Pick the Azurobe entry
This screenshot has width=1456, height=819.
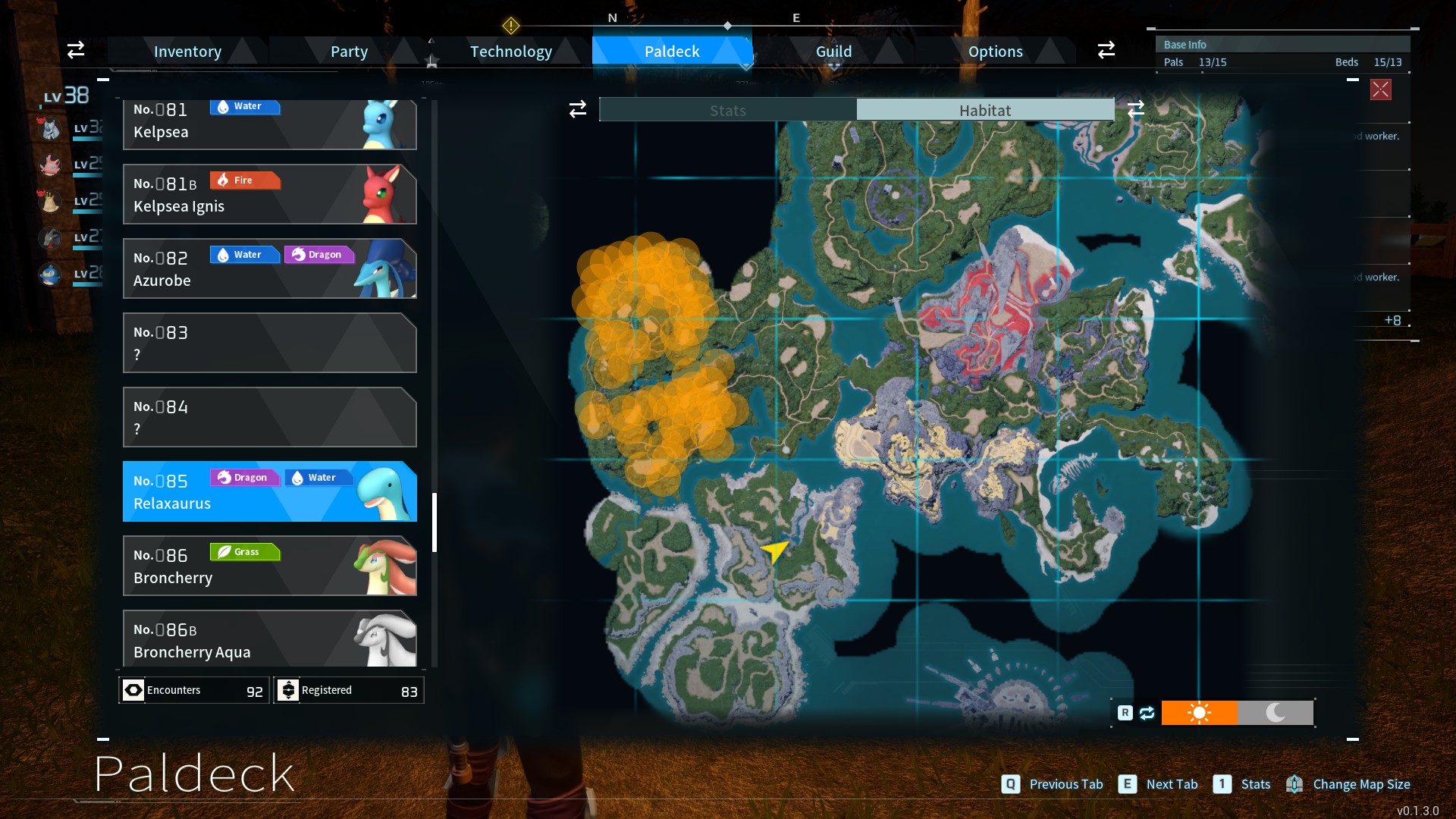[269, 269]
